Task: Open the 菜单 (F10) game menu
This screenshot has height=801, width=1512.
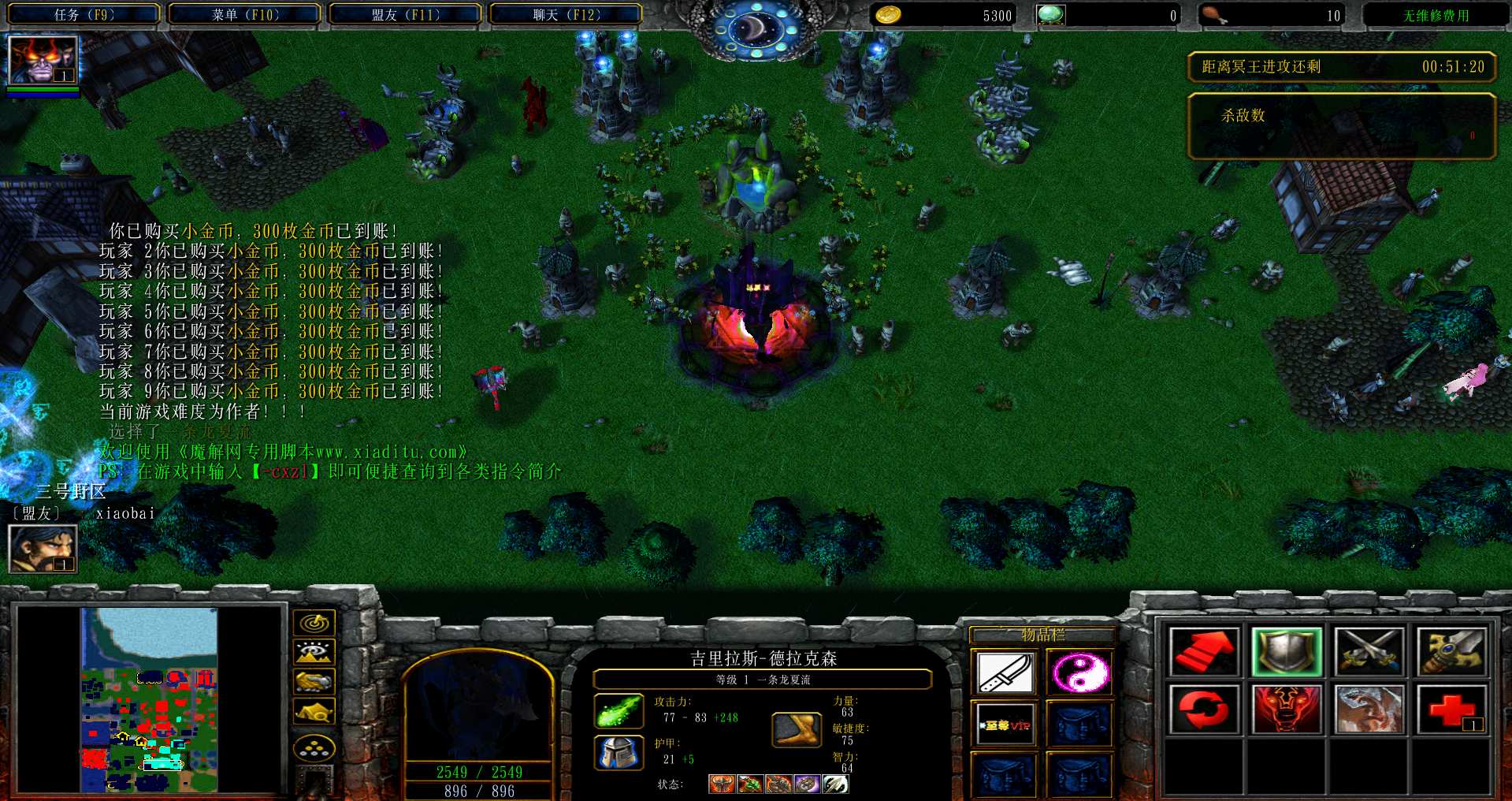Action: (x=244, y=14)
